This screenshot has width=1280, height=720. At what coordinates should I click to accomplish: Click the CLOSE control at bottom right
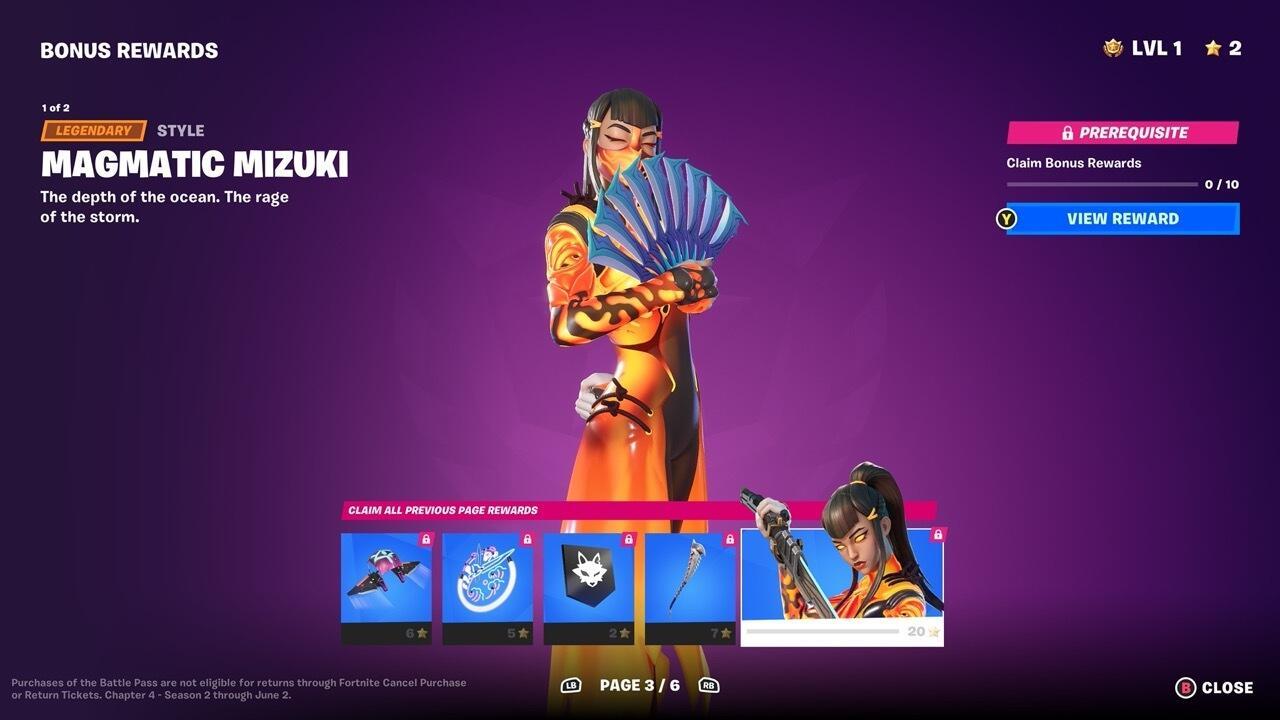[1227, 687]
